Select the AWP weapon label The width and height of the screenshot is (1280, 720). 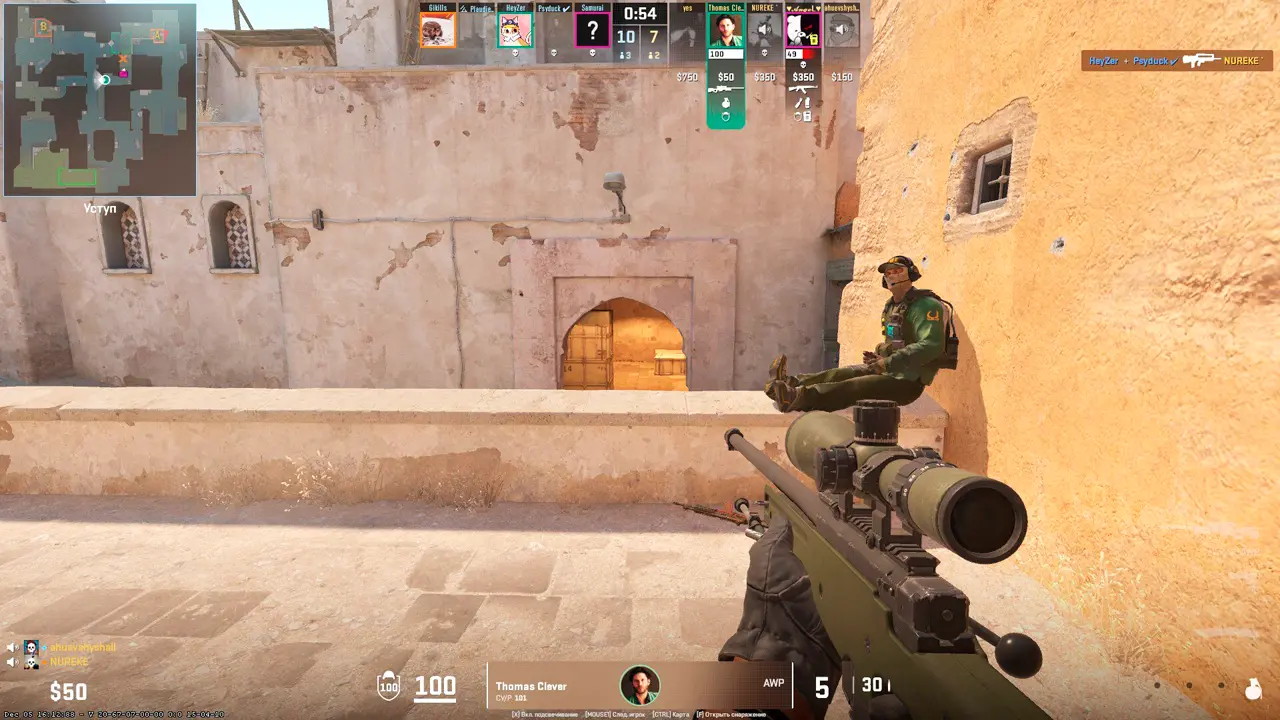773,683
